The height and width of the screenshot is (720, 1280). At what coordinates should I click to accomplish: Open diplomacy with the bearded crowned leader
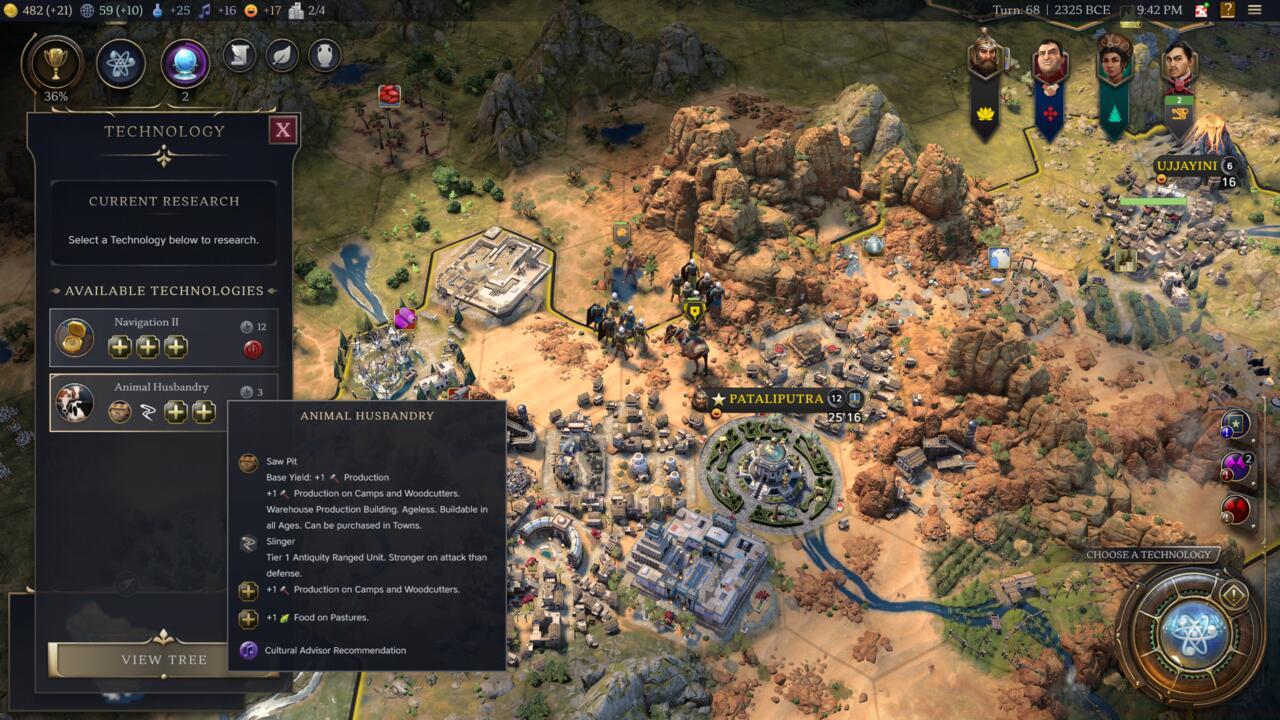point(985,55)
